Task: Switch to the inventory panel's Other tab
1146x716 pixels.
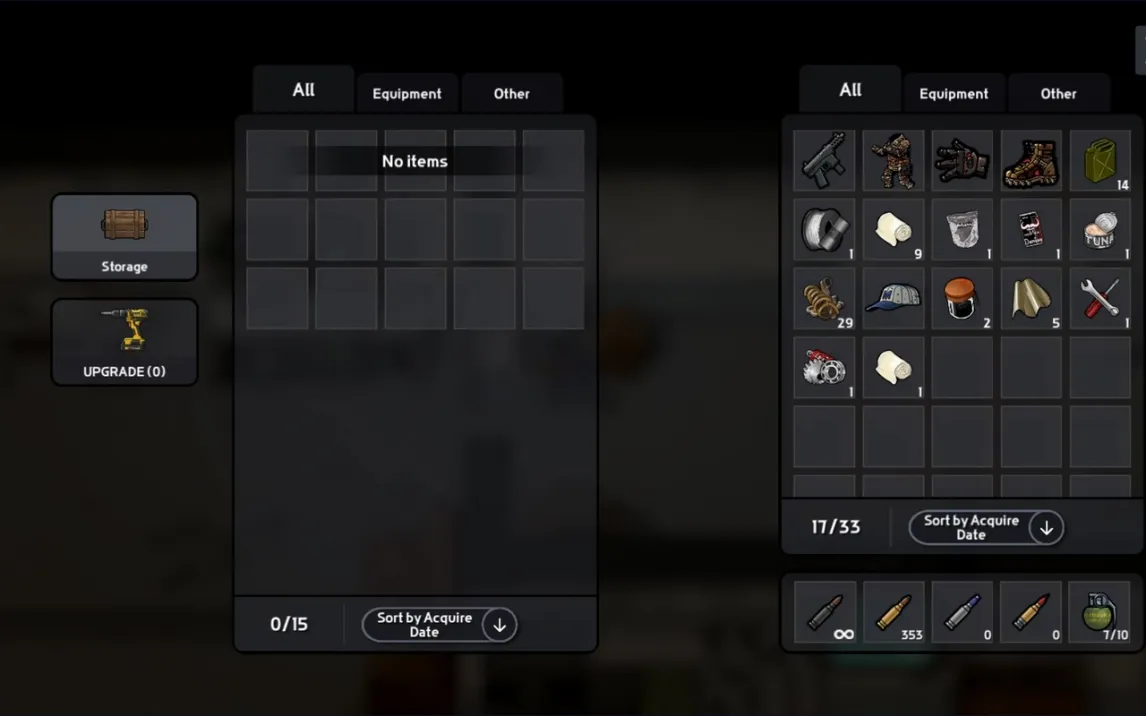Action: point(1058,94)
